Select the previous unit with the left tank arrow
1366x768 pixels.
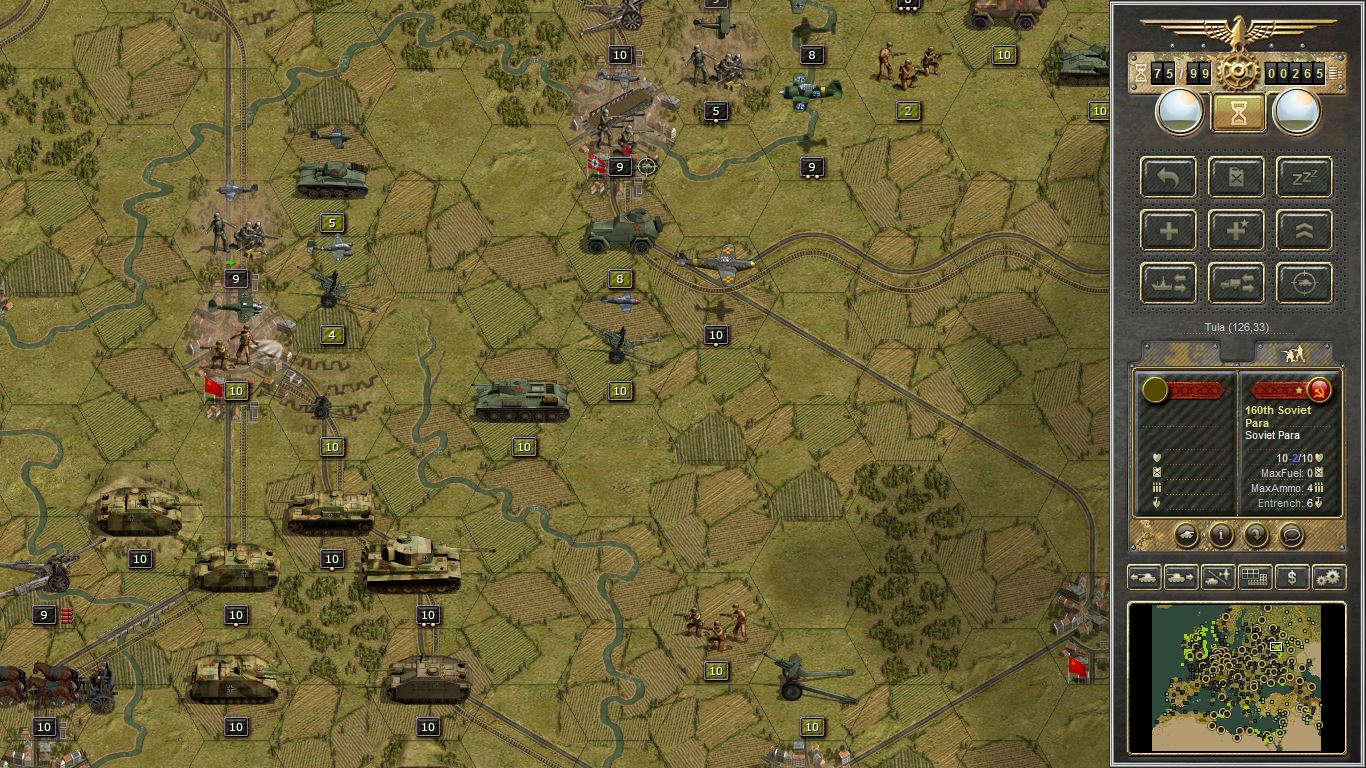[x=1144, y=577]
